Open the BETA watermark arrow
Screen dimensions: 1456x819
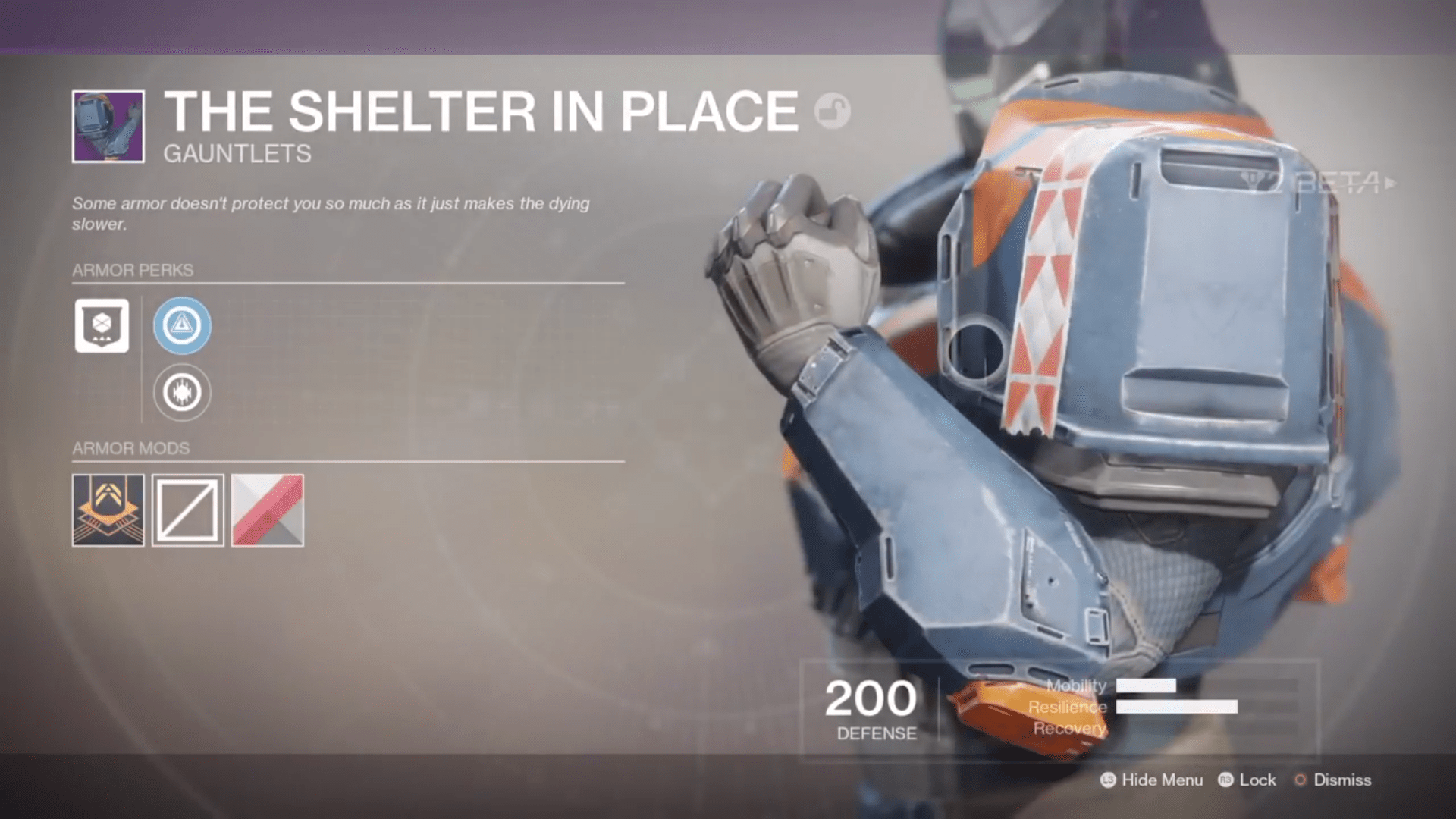pos(1388,182)
